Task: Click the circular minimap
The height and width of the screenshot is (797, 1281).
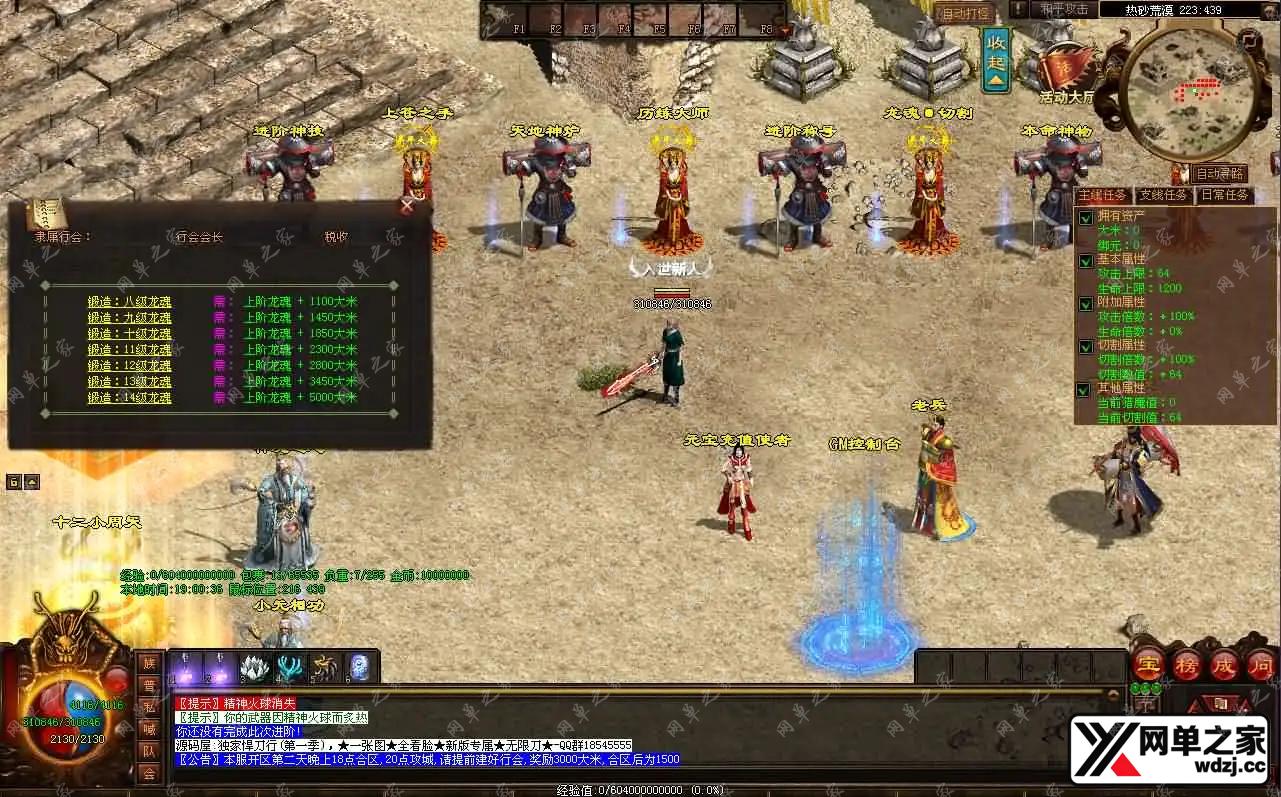Action: [1190, 95]
